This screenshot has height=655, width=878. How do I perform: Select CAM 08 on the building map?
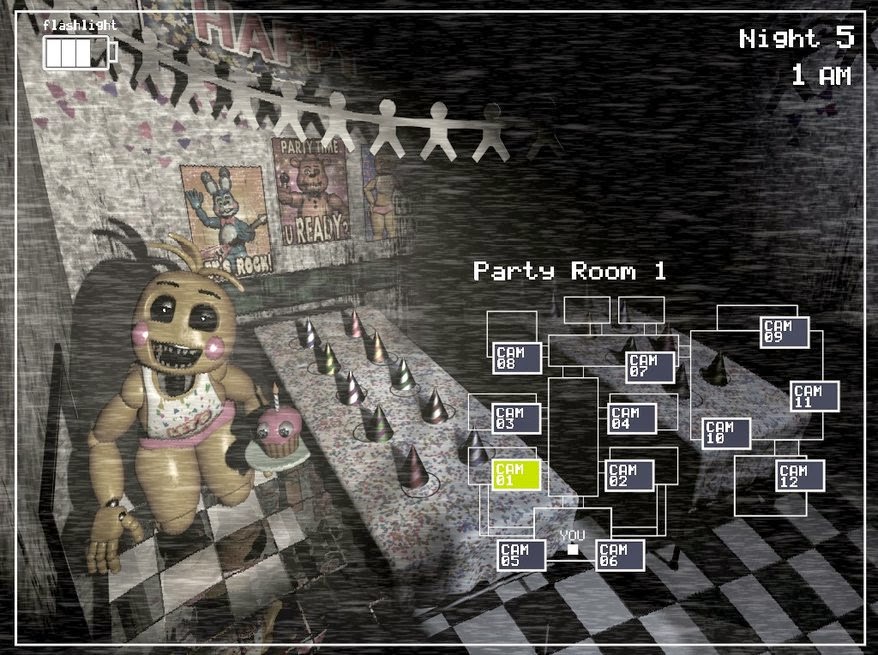coord(517,358)
